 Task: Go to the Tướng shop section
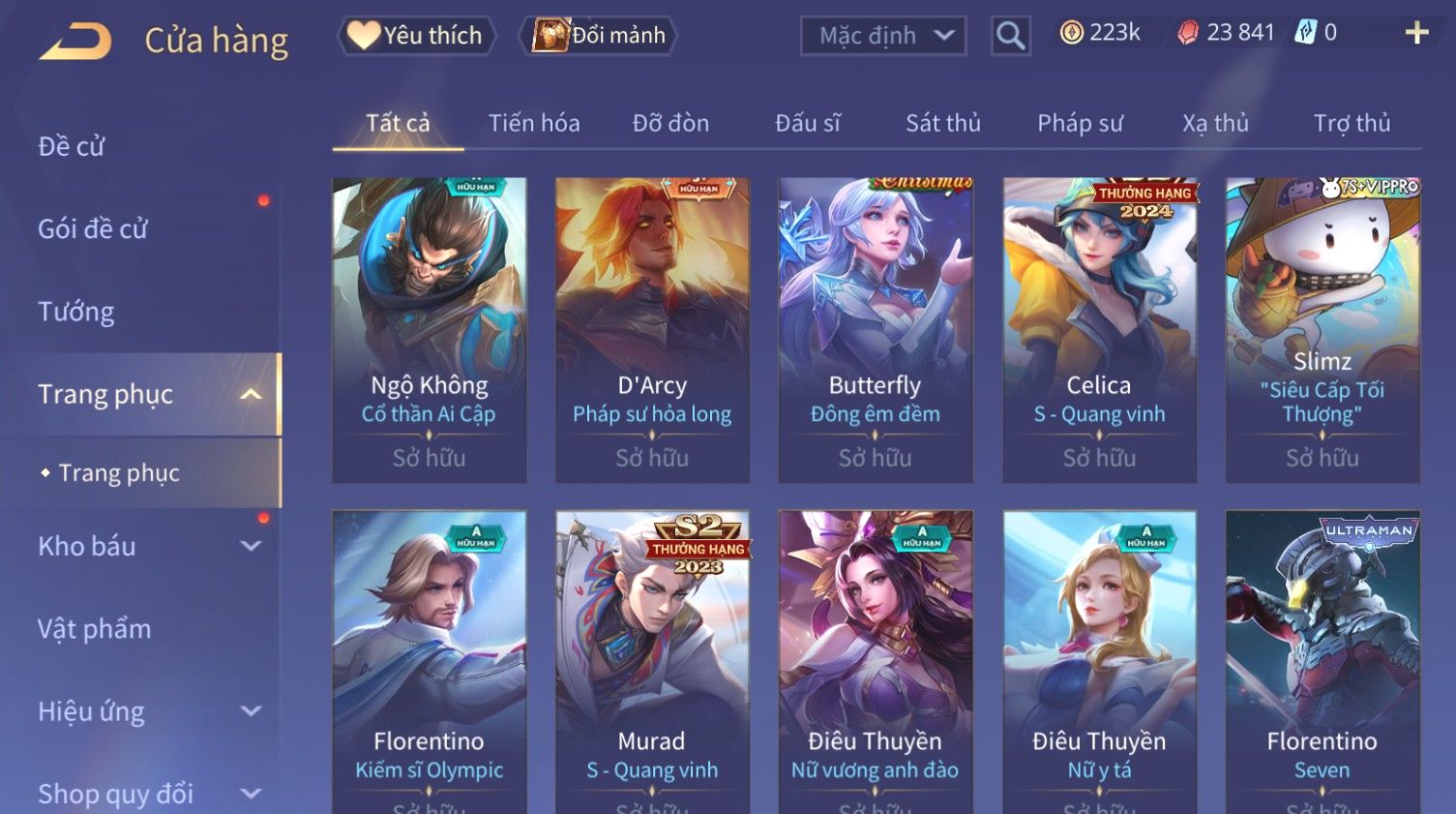click(76, 312)
